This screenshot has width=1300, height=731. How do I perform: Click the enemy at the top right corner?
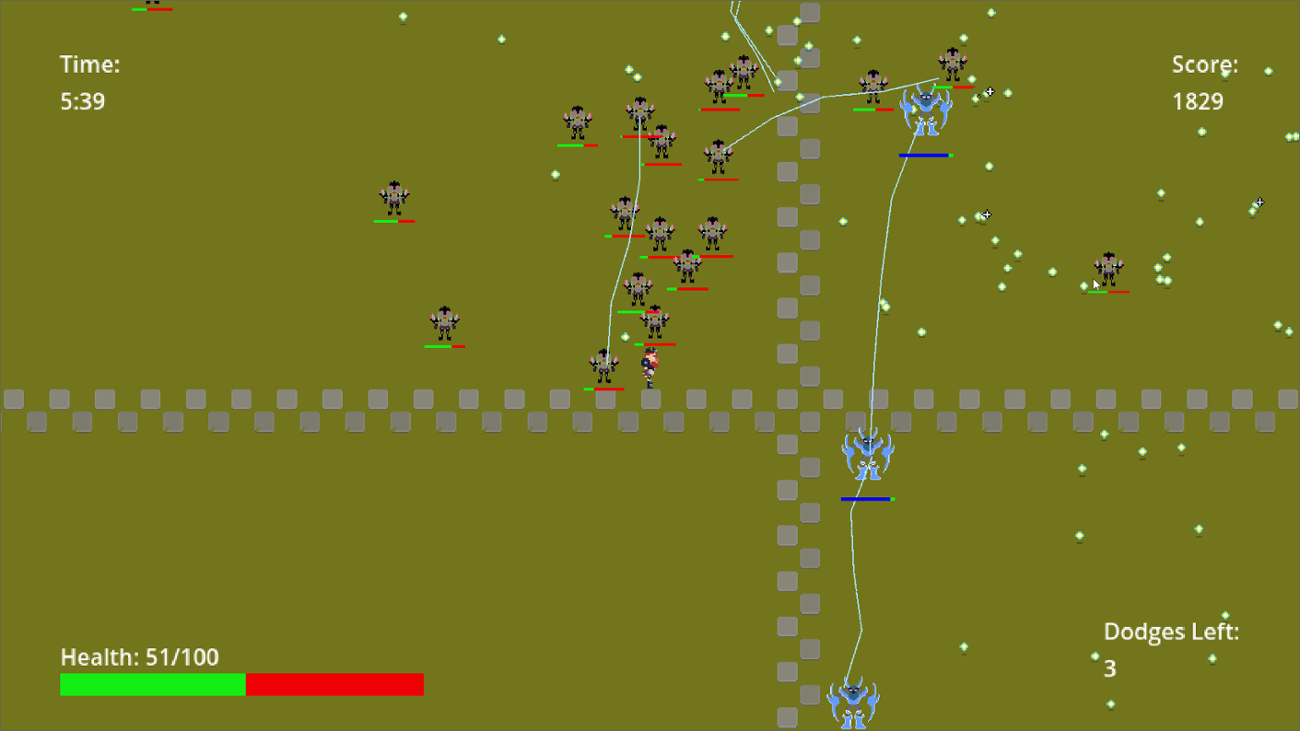pyautogui.click(x=952, y=62)
